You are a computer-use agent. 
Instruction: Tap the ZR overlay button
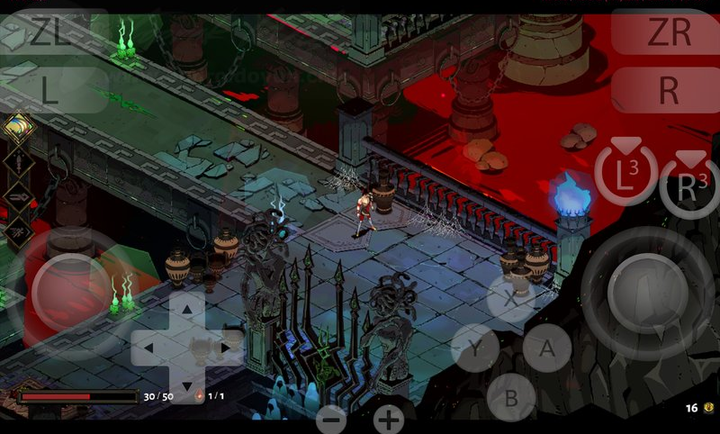coord(667,33)
